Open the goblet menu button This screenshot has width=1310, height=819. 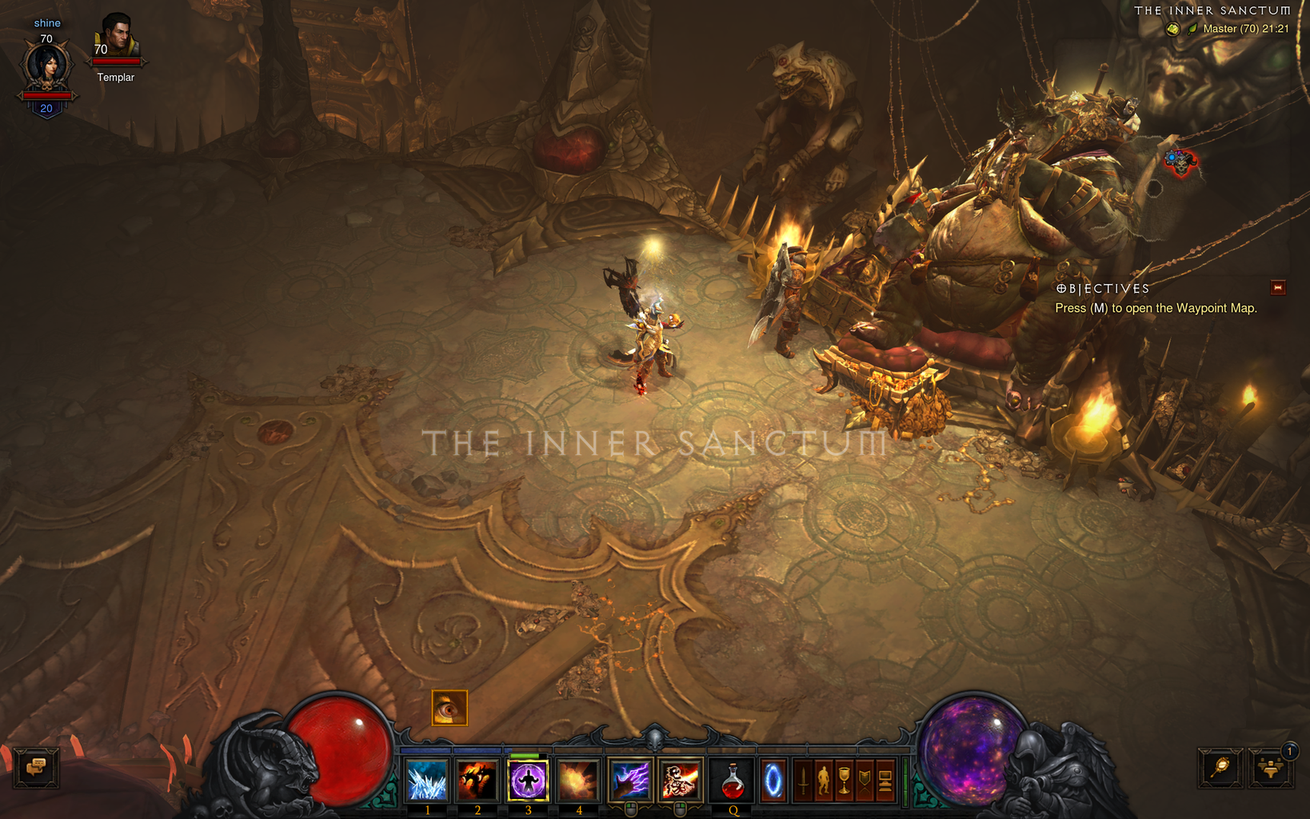pyautogui.click(x=844, y=780)
